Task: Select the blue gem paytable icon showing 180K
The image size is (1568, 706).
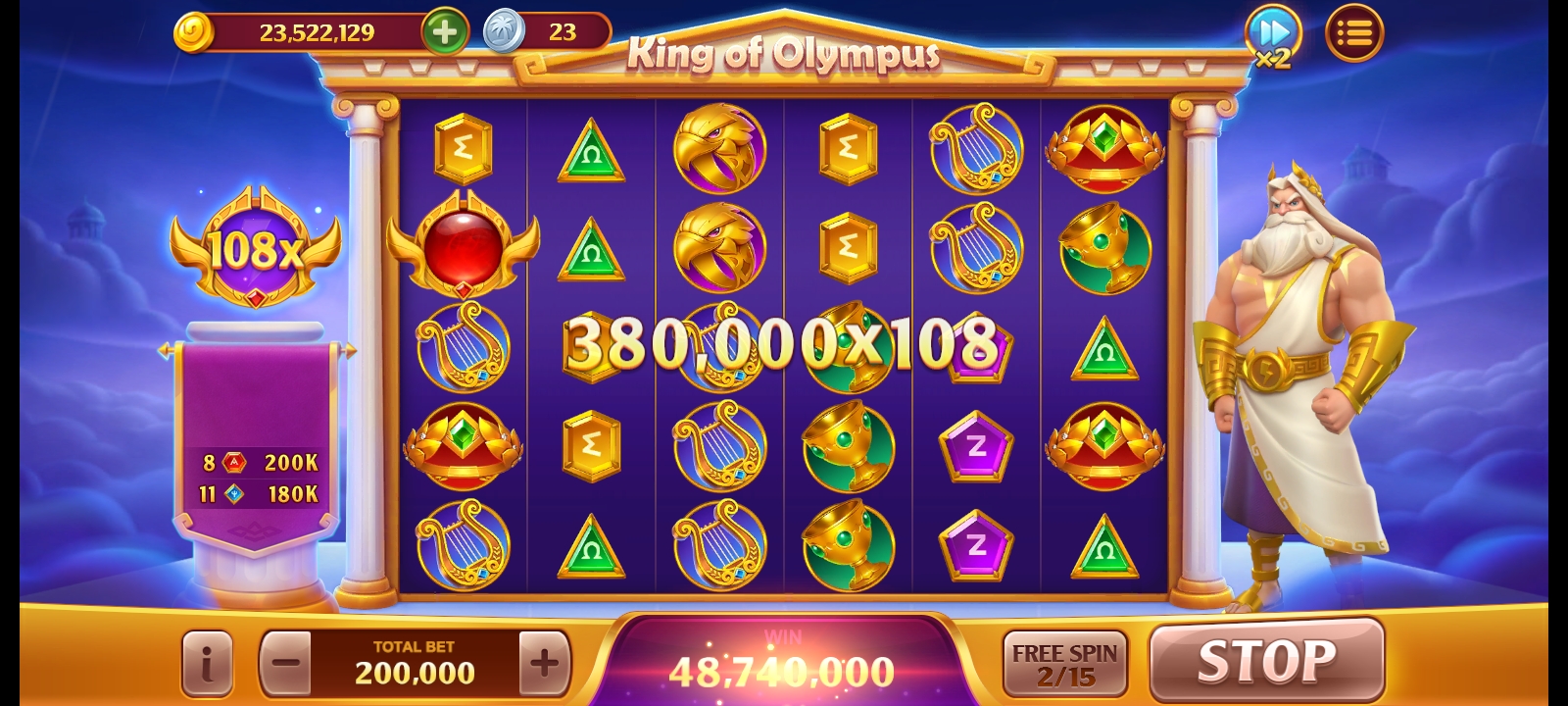Action: [x=232, y=494]
